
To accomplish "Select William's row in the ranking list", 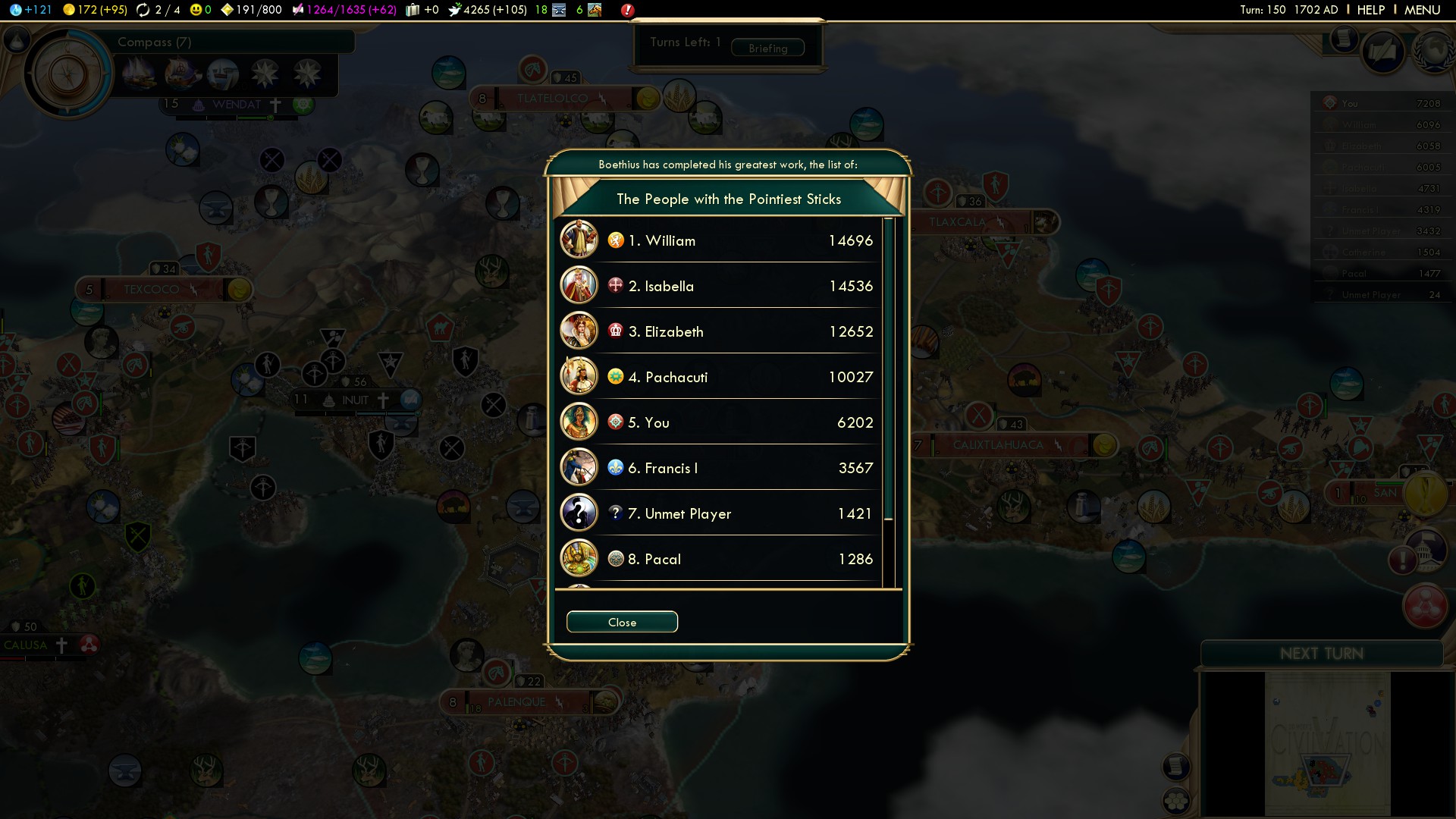I will tap(720, 240).
